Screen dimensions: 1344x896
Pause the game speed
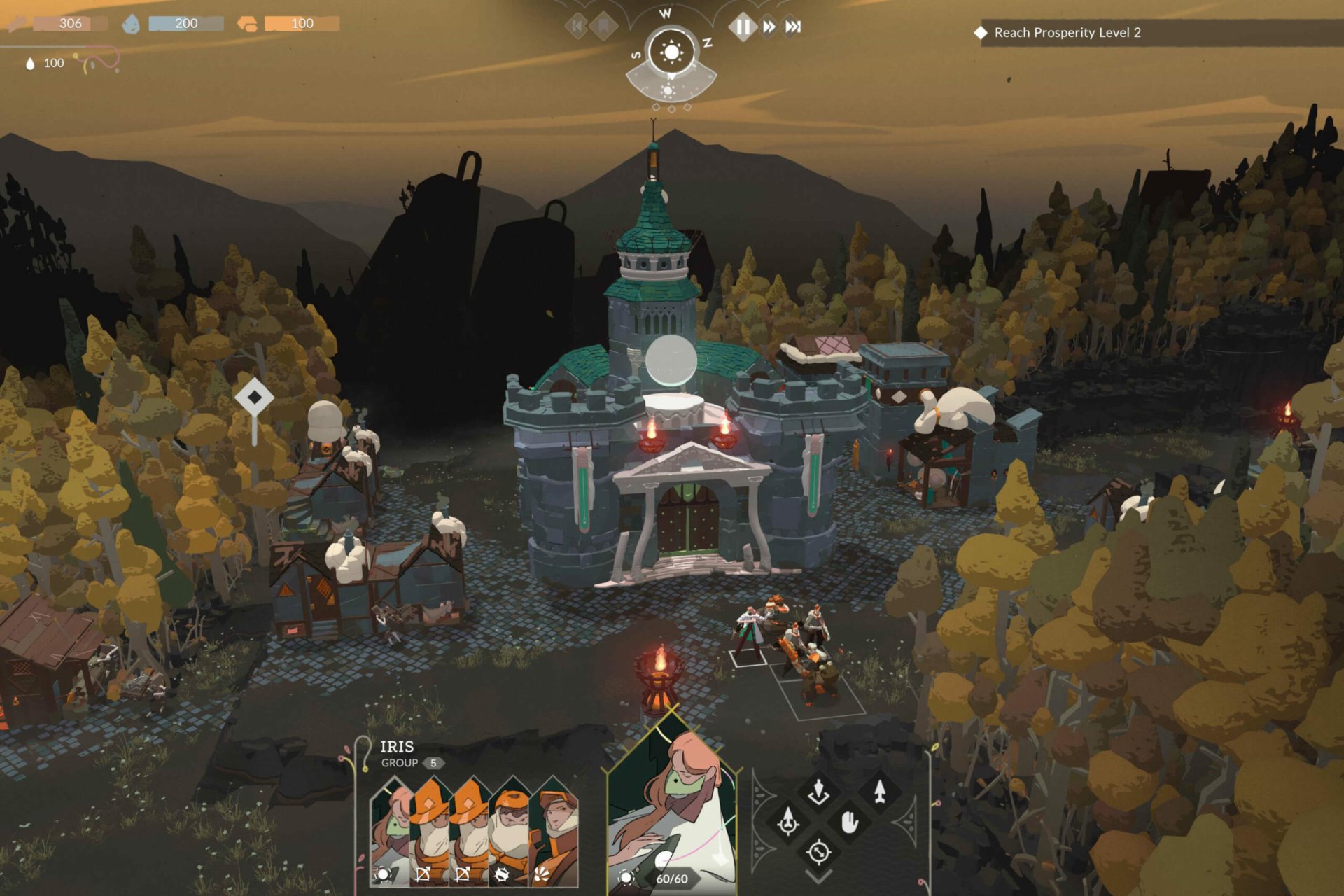tap(743, 27)
